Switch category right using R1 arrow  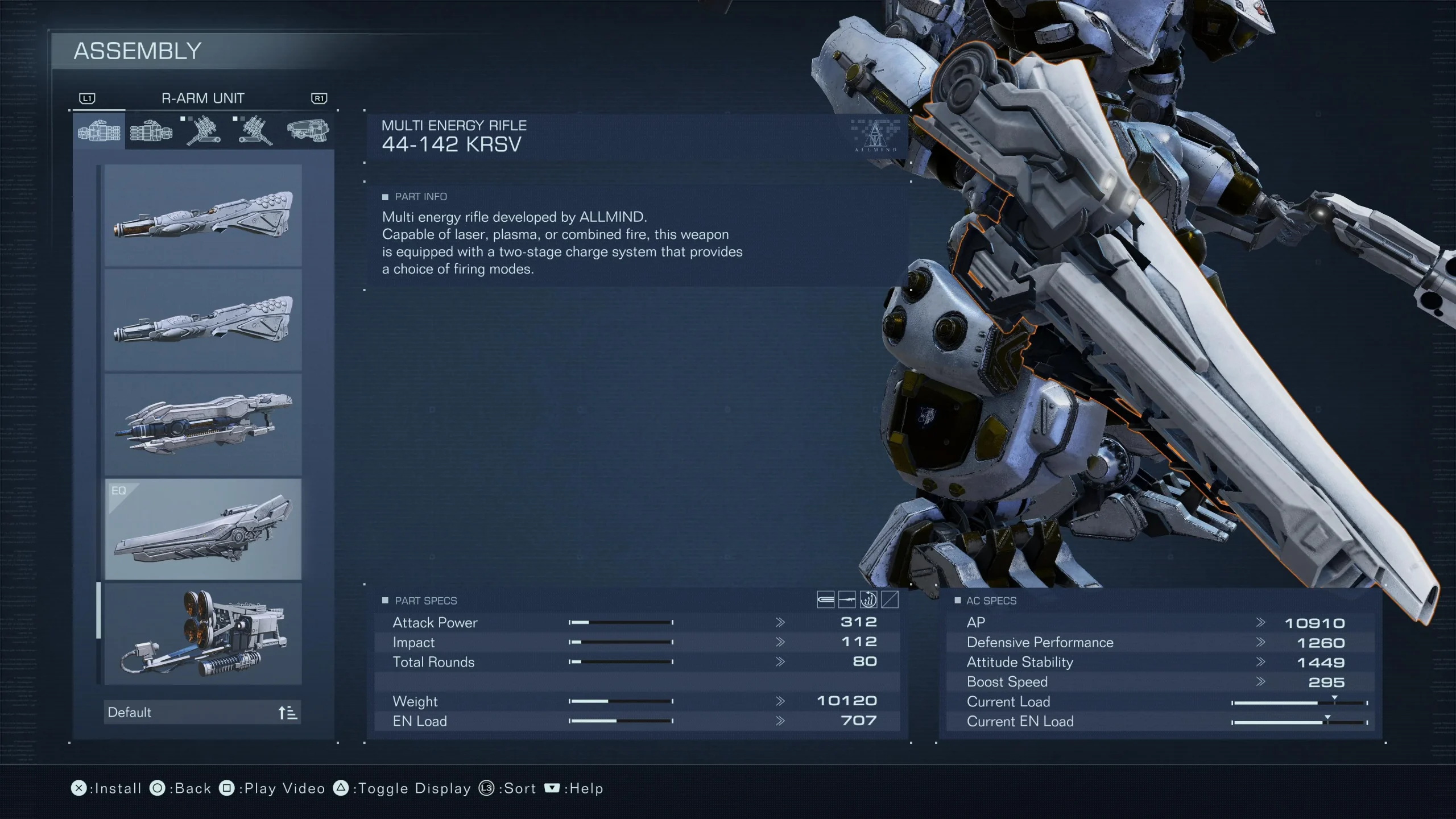318,98
